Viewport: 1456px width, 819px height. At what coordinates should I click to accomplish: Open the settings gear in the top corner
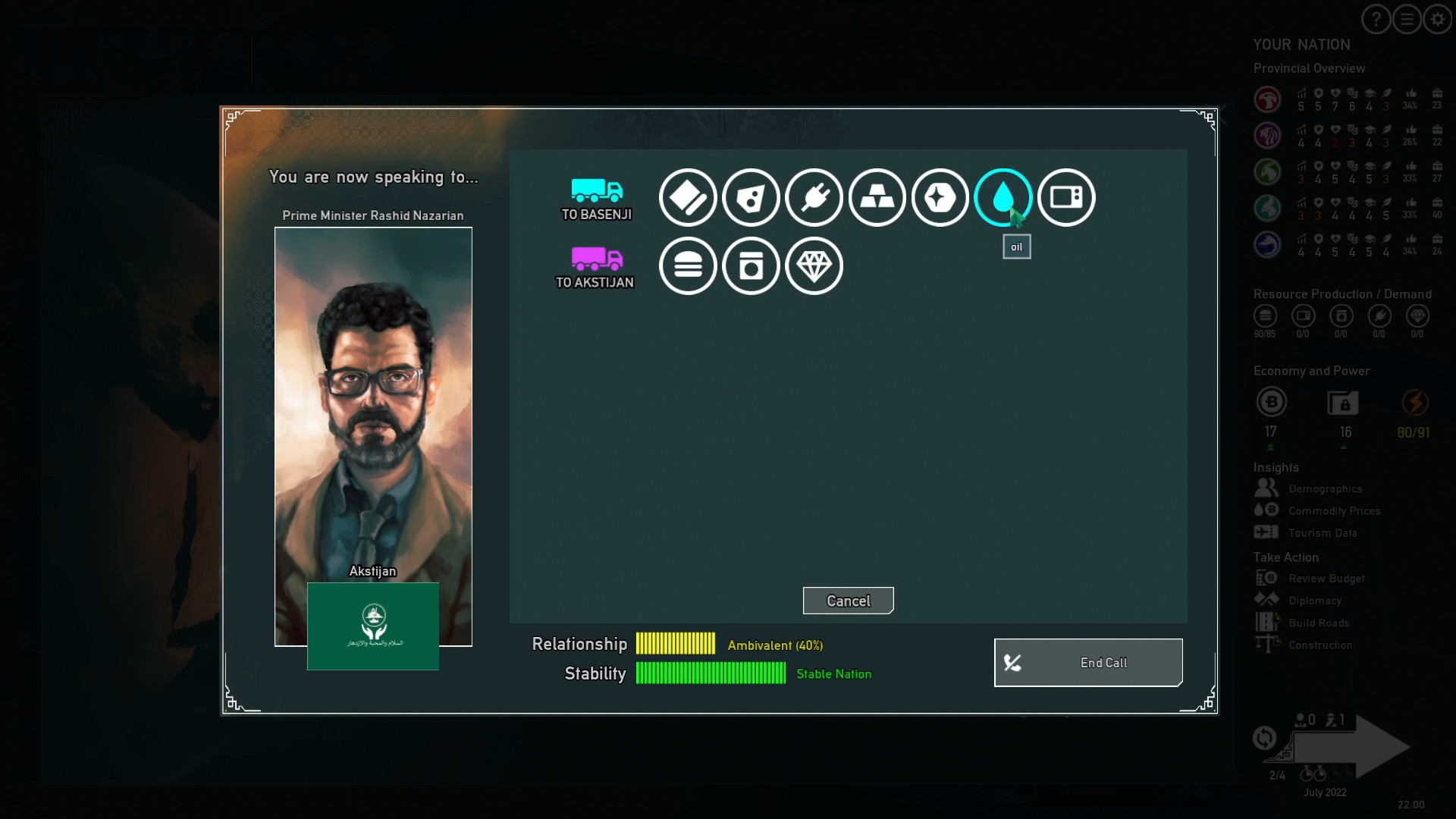pos(1437,19)
